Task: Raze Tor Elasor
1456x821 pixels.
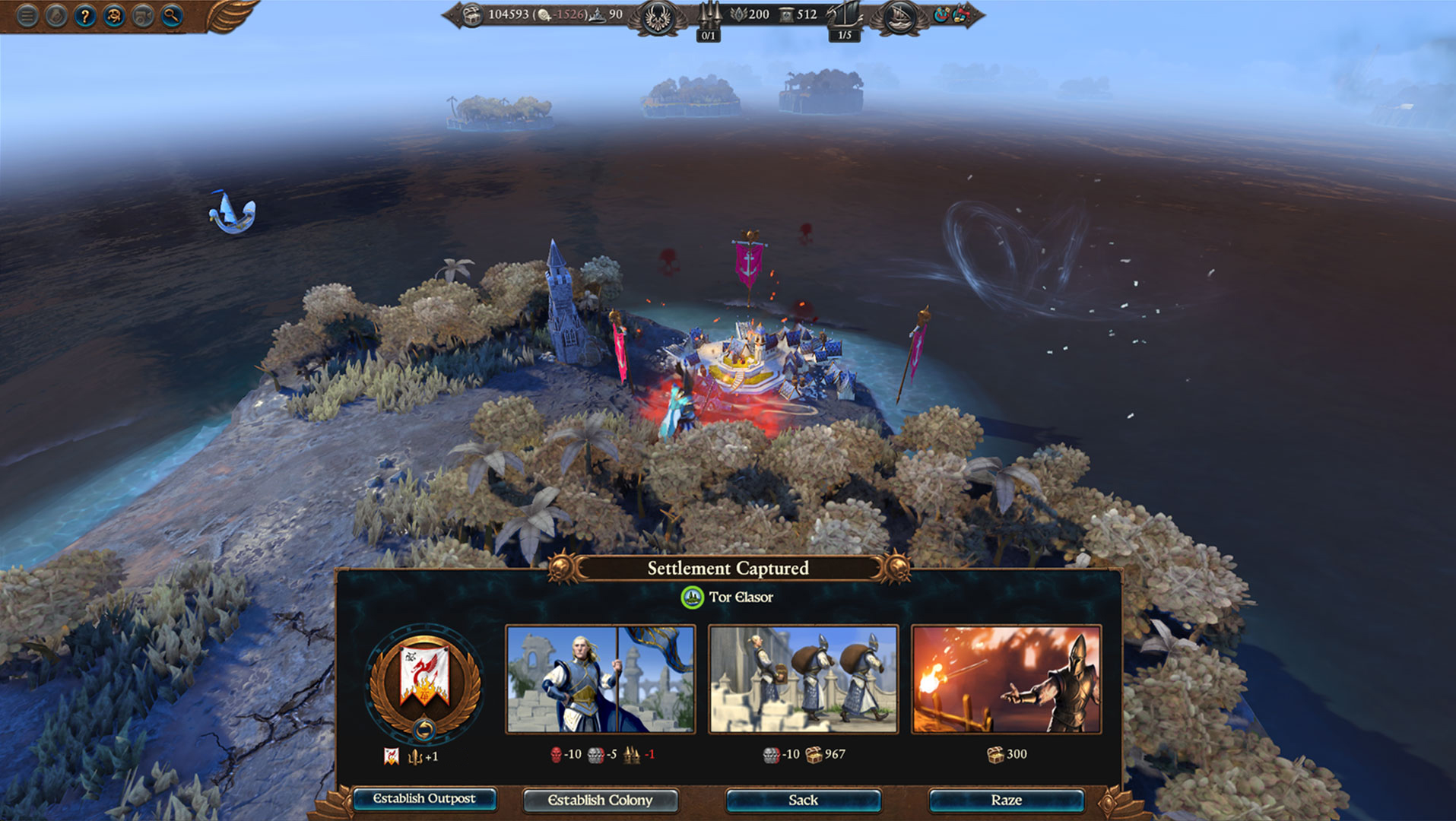Action: [x=1006, y=800]
